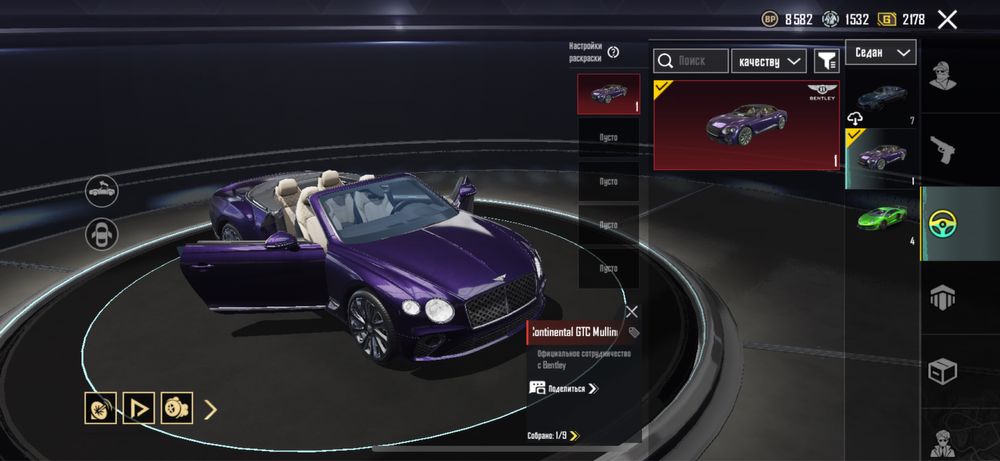
Task: Switch to the character outfit tab
Action: [942, 74]
